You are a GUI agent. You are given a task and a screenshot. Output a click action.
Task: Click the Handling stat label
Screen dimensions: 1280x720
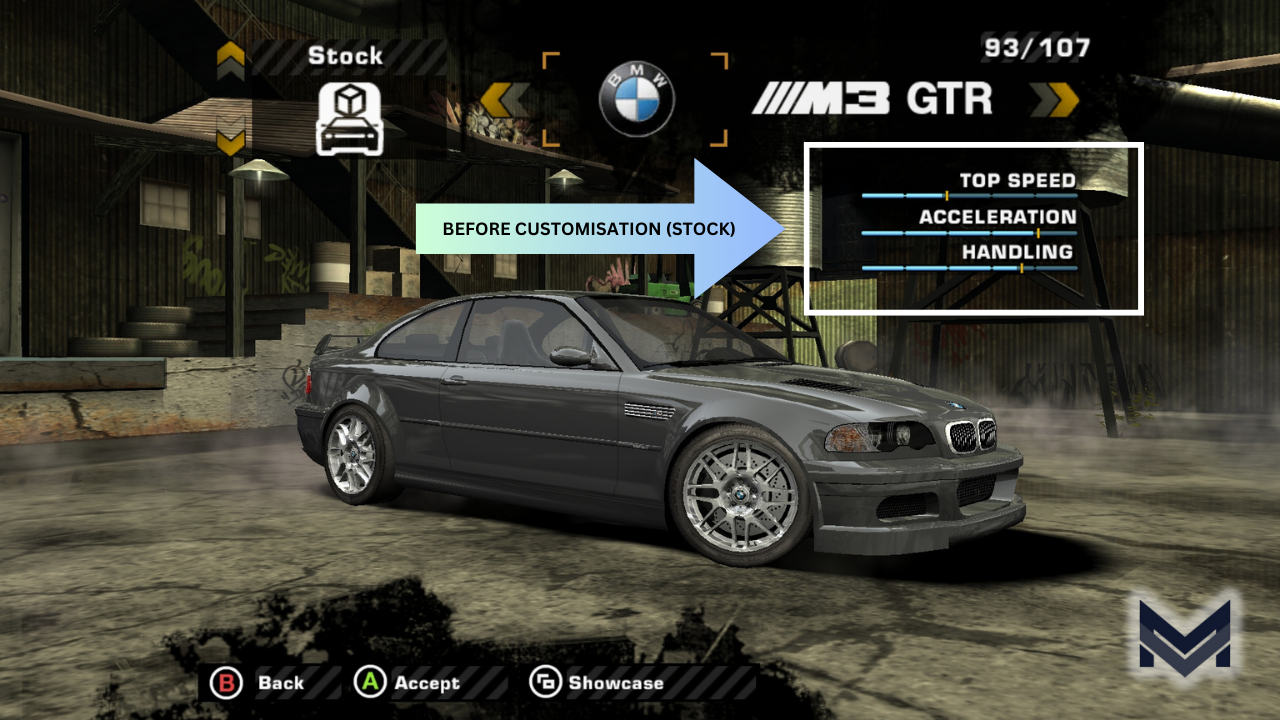click(x=1016, y=251)
